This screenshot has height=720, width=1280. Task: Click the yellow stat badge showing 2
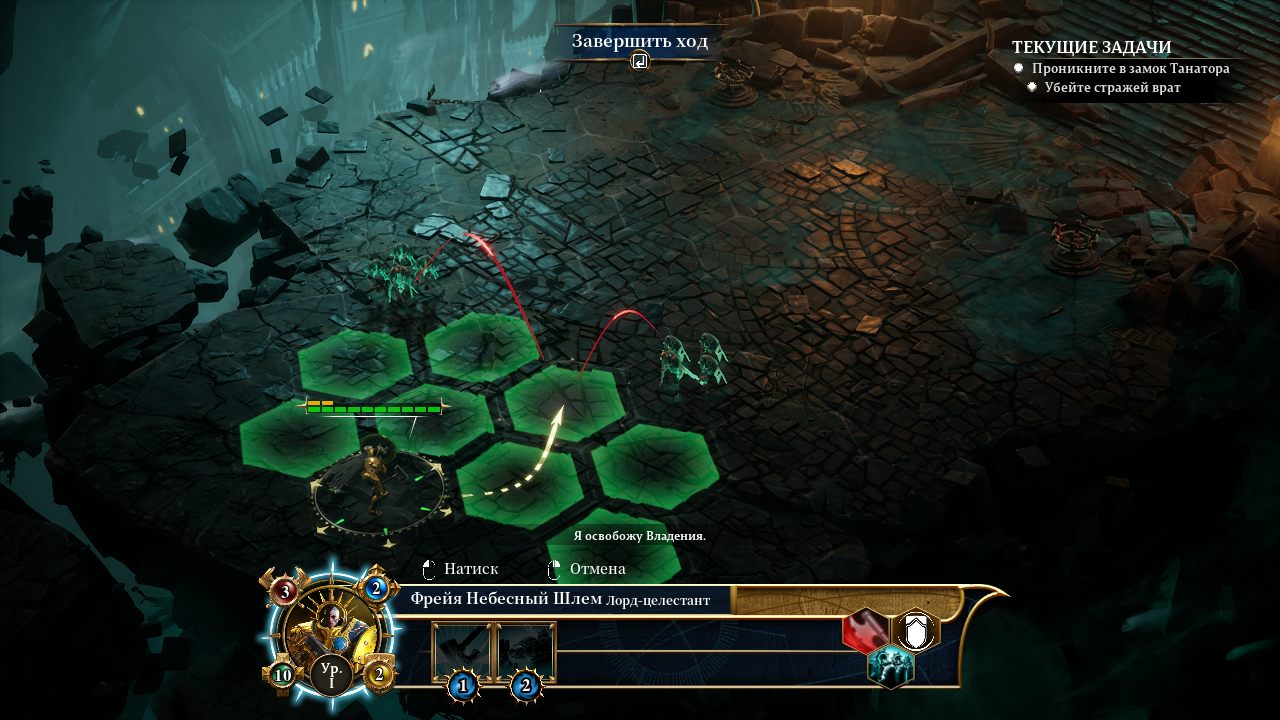[x=379, y=673]
